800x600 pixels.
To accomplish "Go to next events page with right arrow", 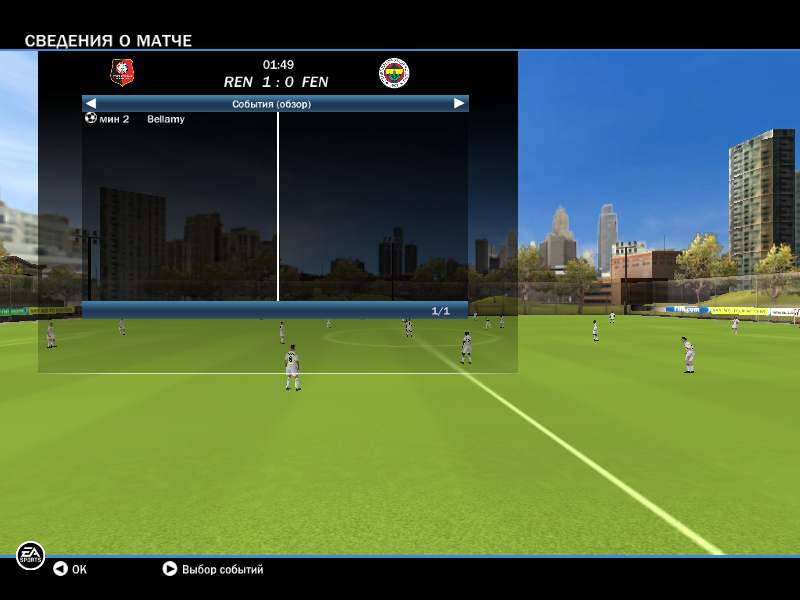I will pos(459,103).
